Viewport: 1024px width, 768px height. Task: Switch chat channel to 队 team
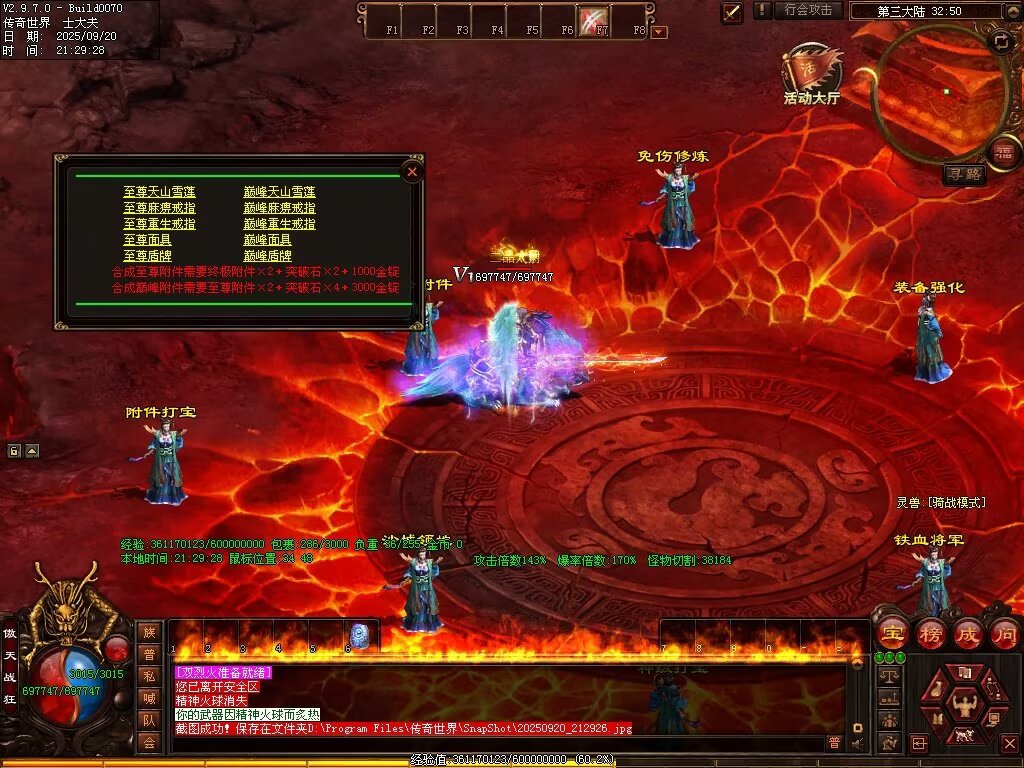click(149, 719)
